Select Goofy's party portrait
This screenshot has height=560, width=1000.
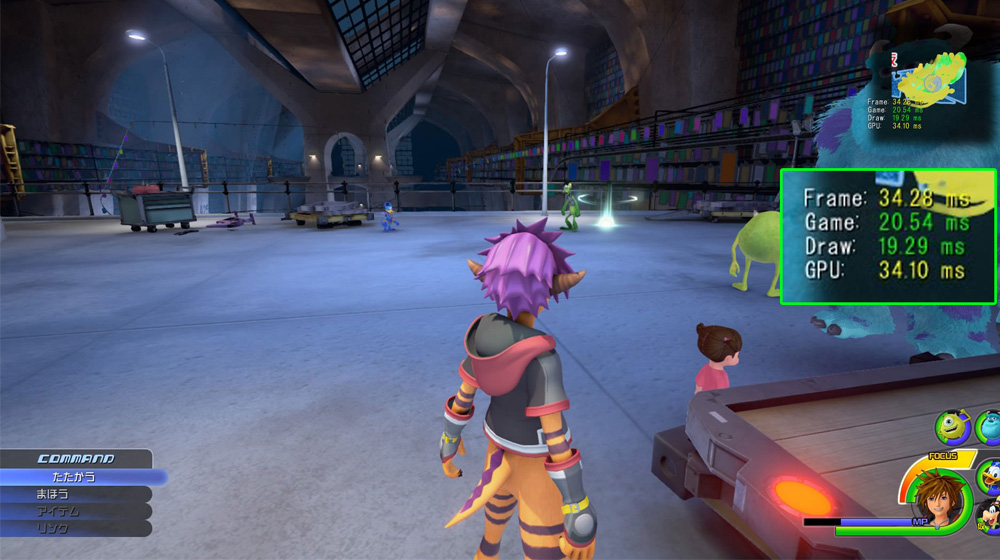[989, 520]
